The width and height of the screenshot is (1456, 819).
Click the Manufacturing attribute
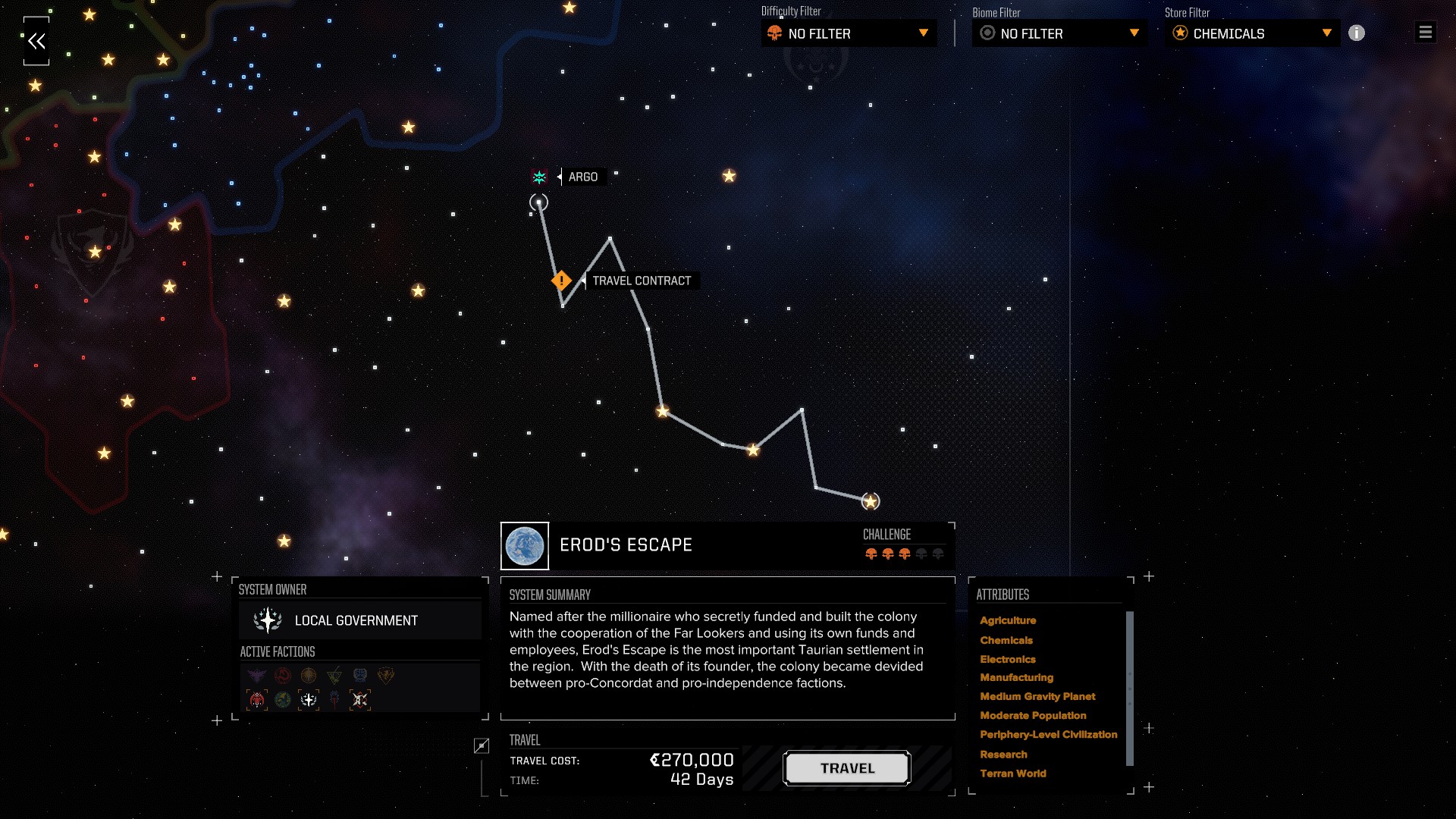click(x=1016, y=677)
